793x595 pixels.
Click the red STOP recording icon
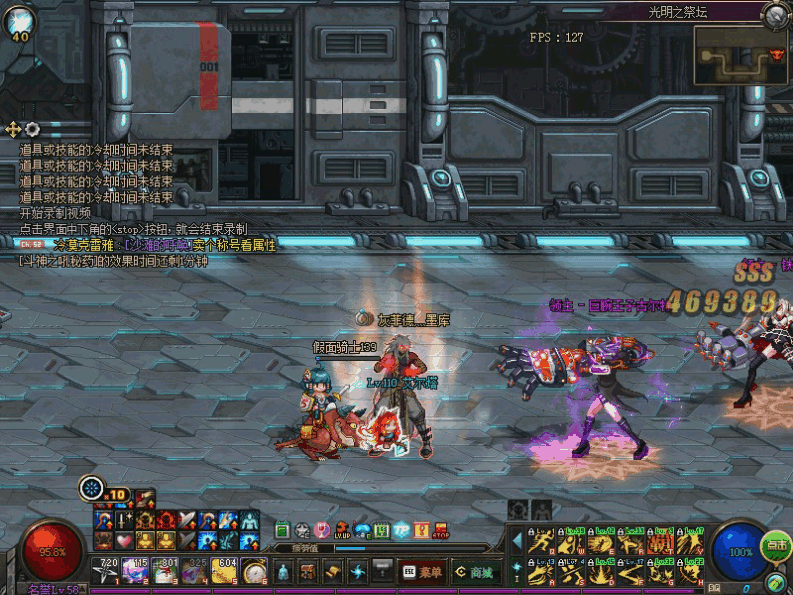point(442,530)
